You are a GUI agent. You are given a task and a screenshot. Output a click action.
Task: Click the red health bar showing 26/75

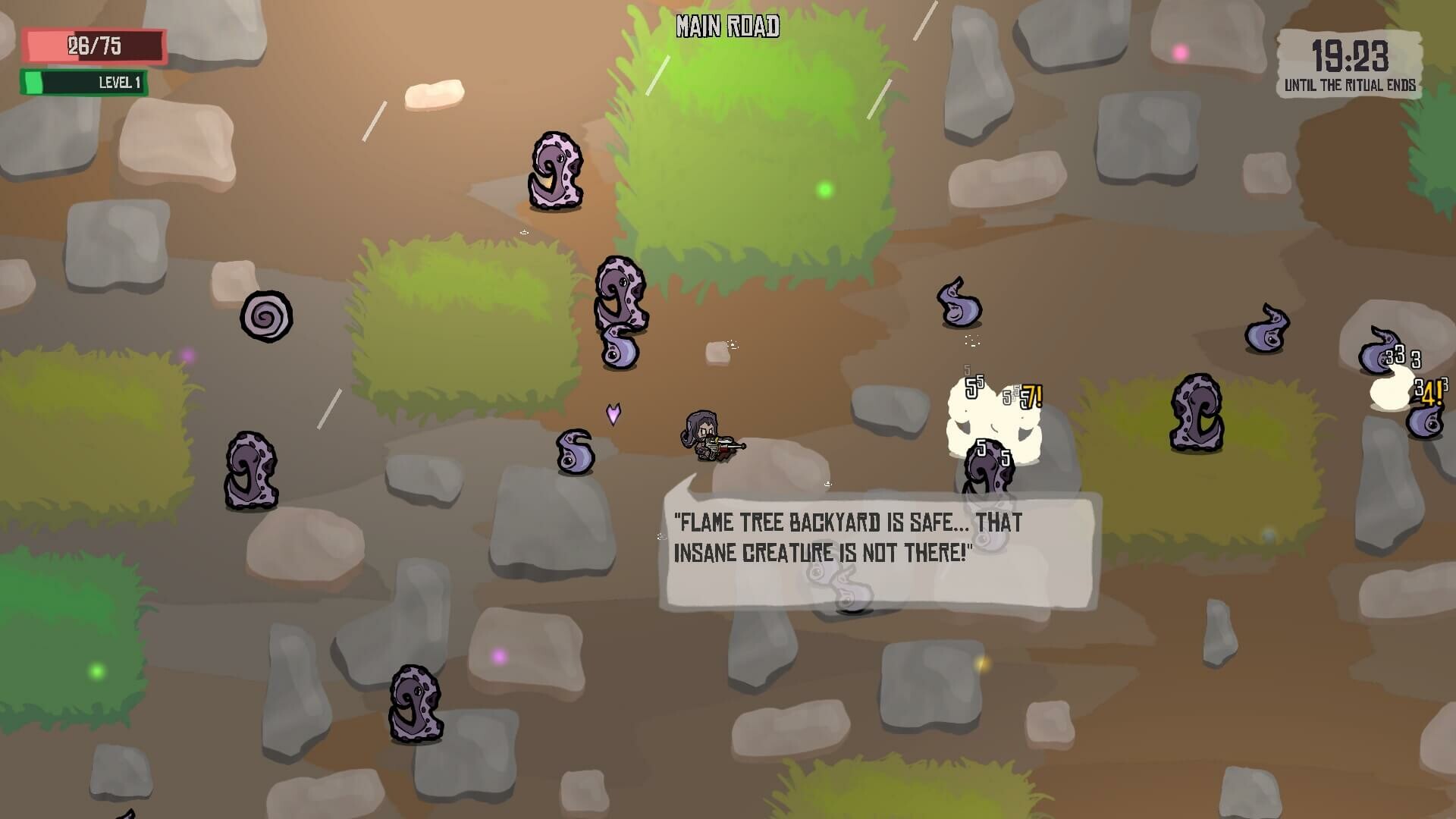[x=95, y=44]
